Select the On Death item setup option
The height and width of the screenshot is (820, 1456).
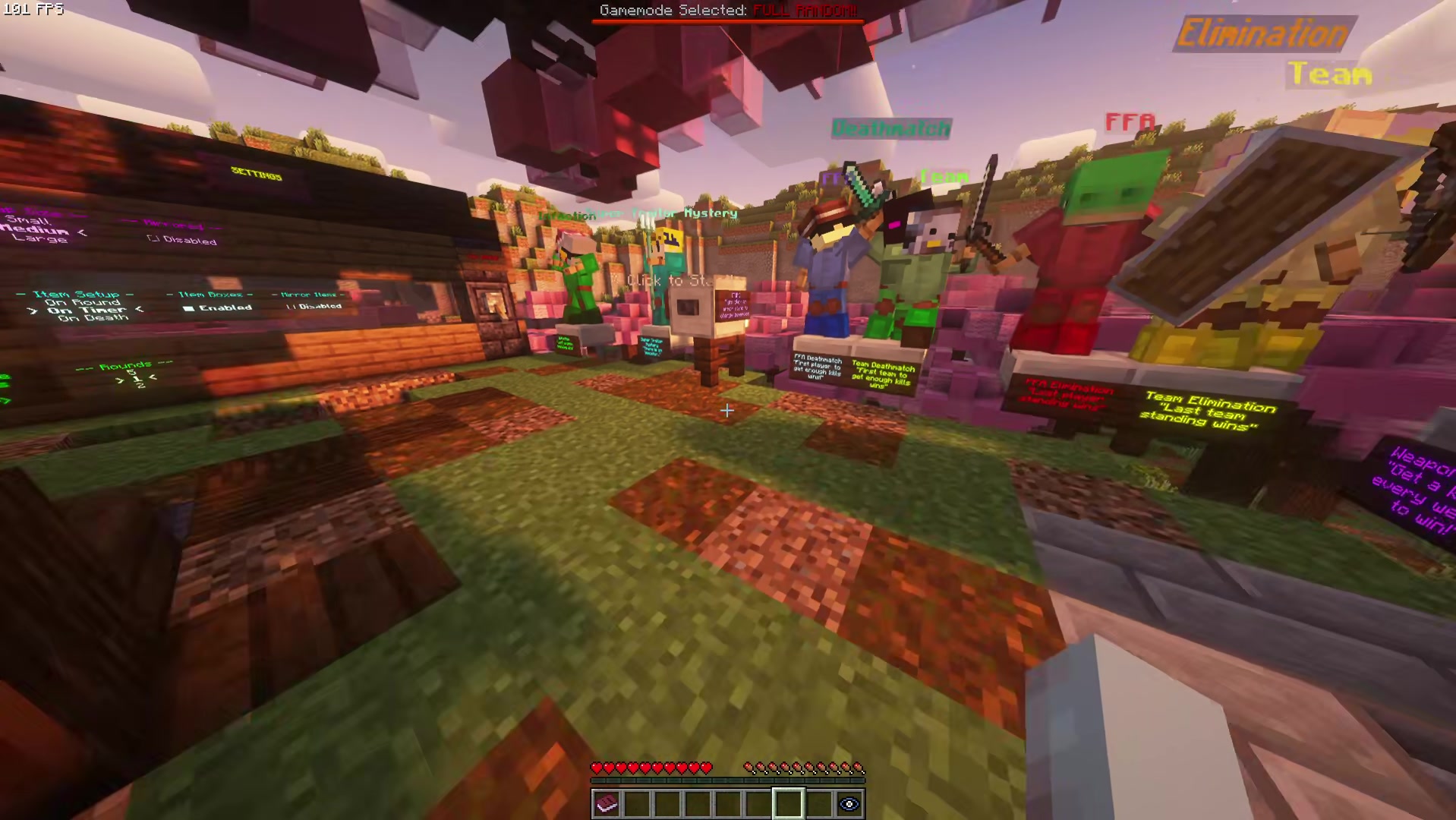[93, 318]
